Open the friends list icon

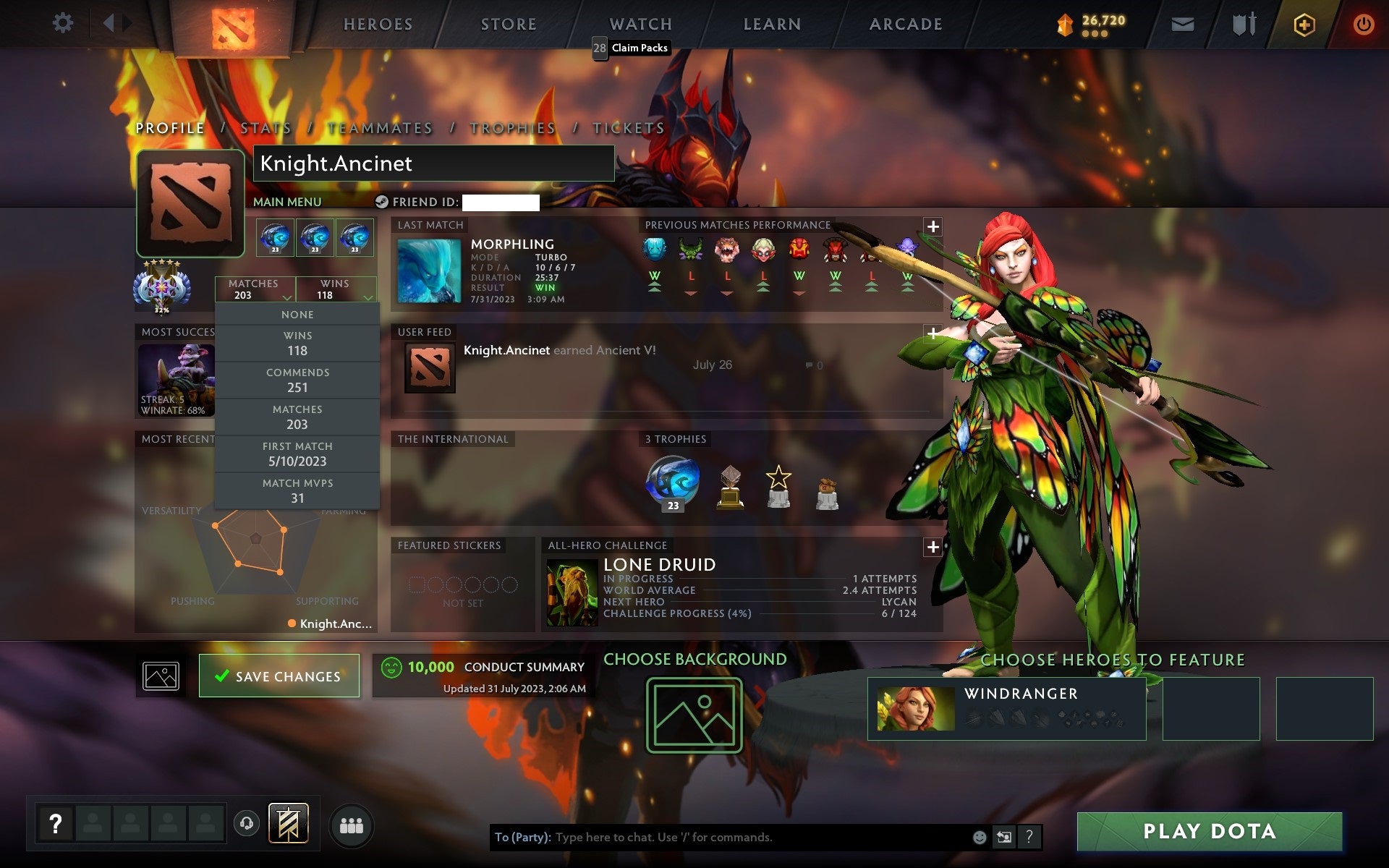352,824
